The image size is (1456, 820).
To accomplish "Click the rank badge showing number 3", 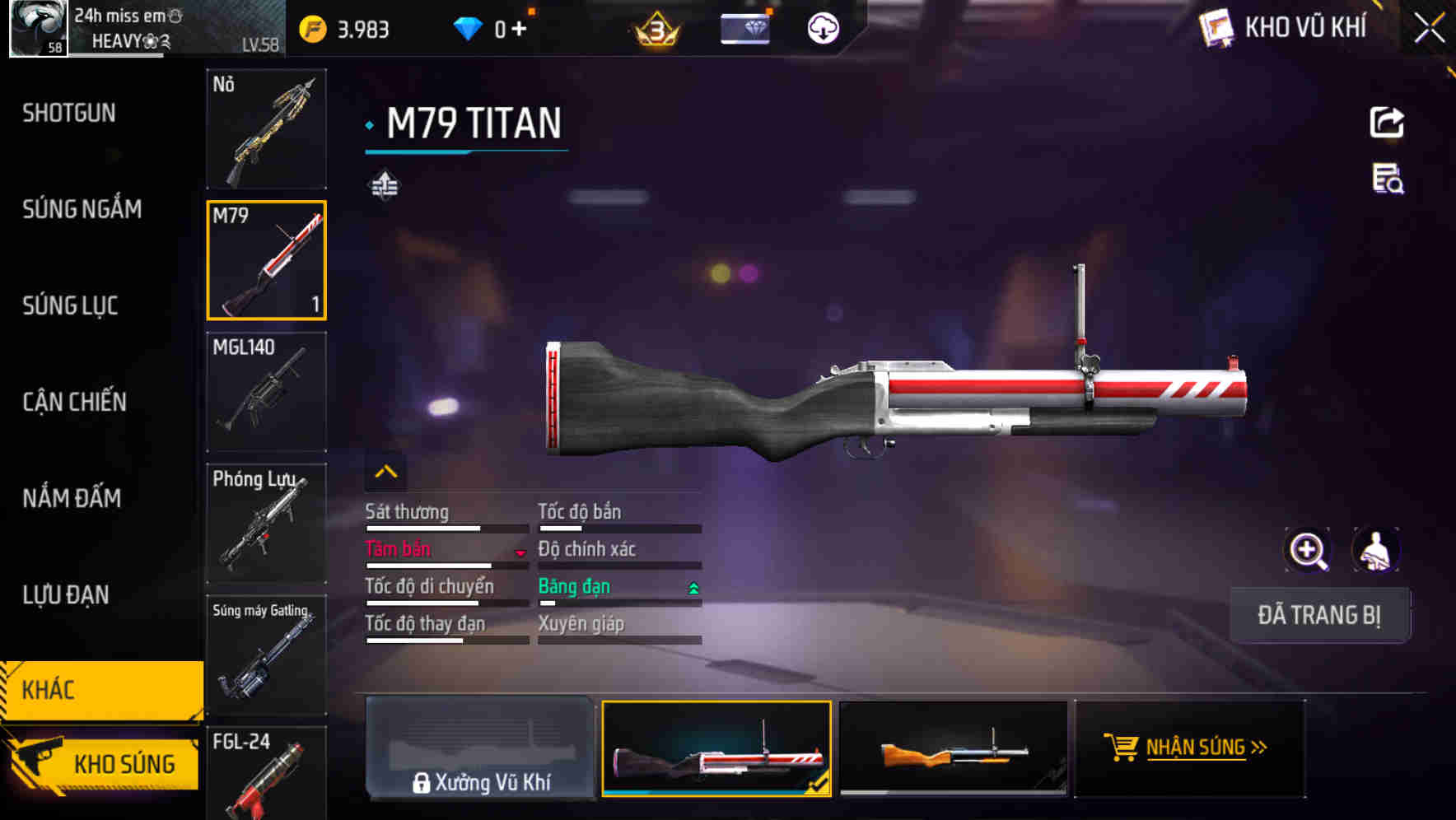I will (x=655, y=30).
